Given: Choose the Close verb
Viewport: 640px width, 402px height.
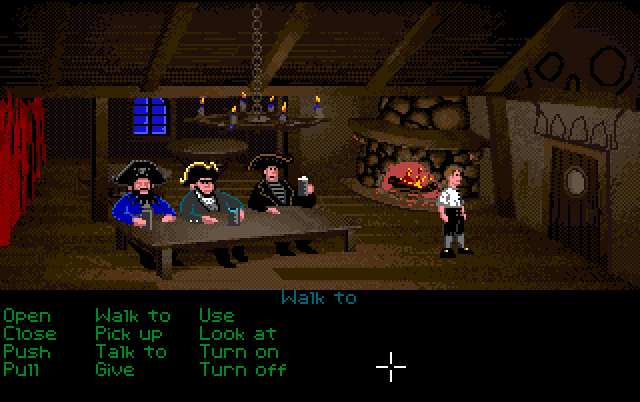Looking at the screenshot, I should (30, 334).
